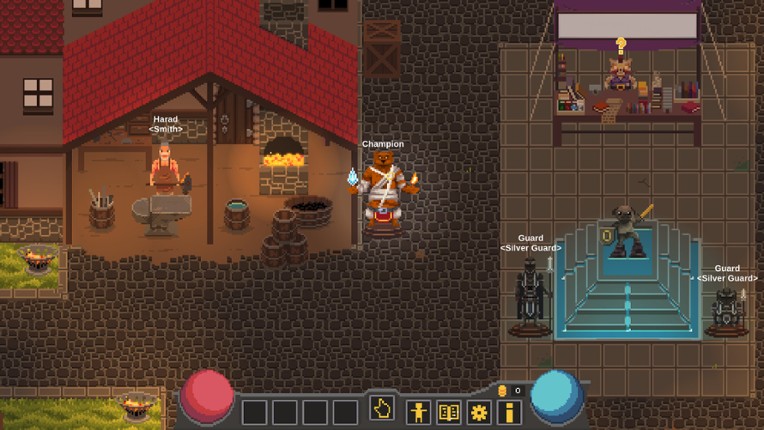Image resolution: width=764 pixels, height=430 pixels.
Task: Open the gear settings icon
Action: 479,411
